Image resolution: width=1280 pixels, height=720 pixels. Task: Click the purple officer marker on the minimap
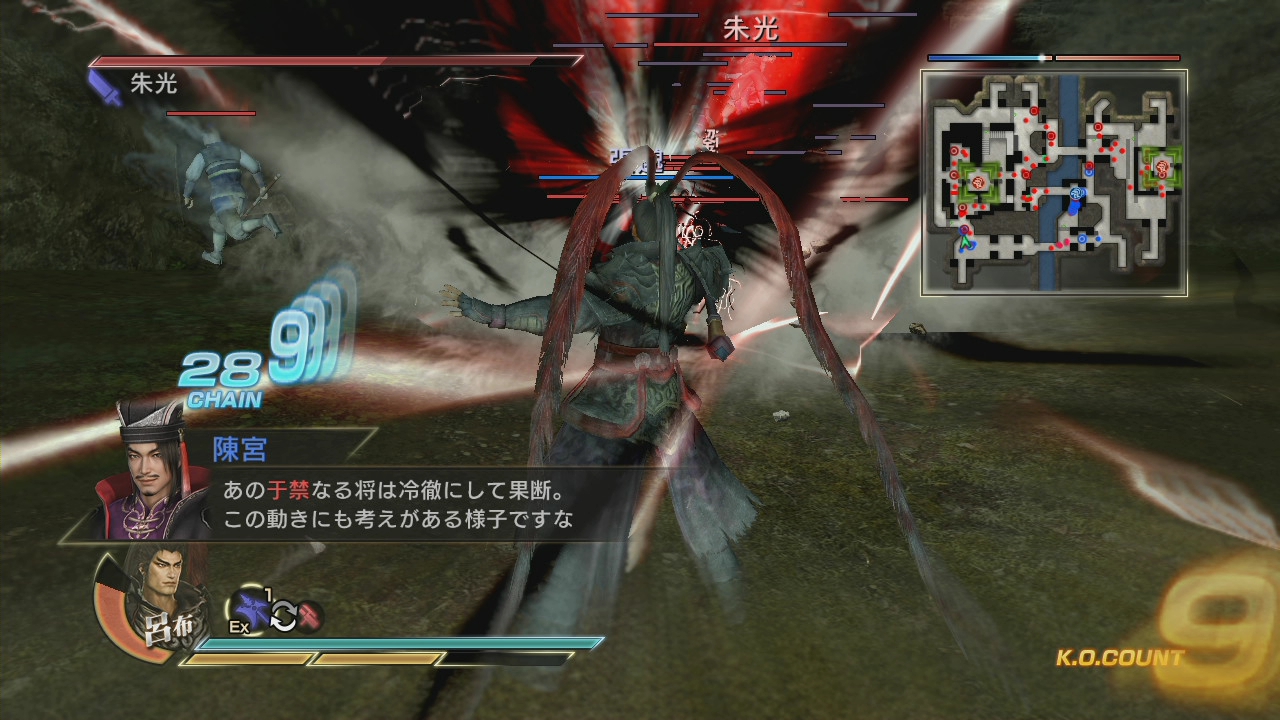966,227
